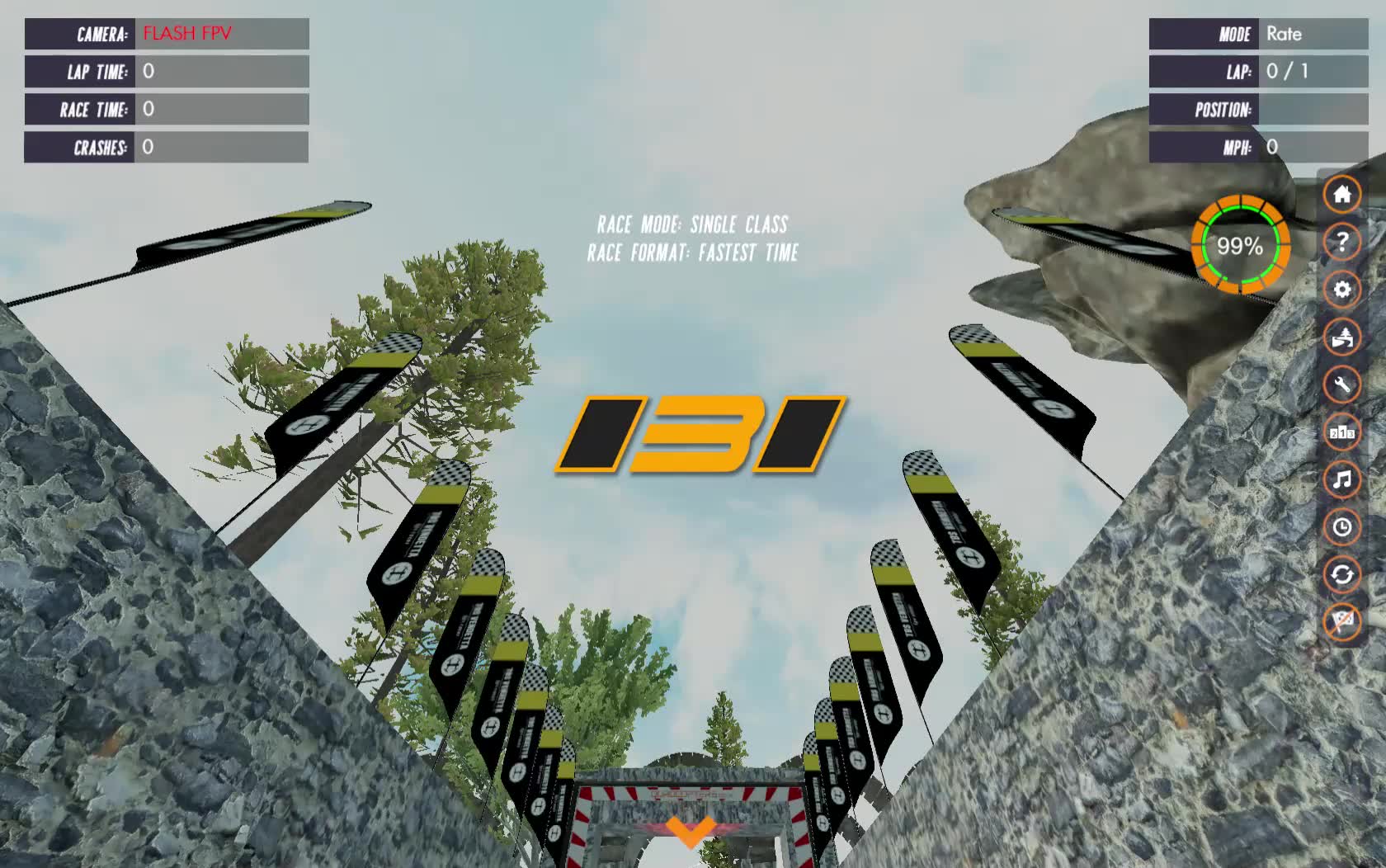This screenshot has width=1386, height=868.
Task: Open the gear settings icon
Action: click(x=1342, y=290)
